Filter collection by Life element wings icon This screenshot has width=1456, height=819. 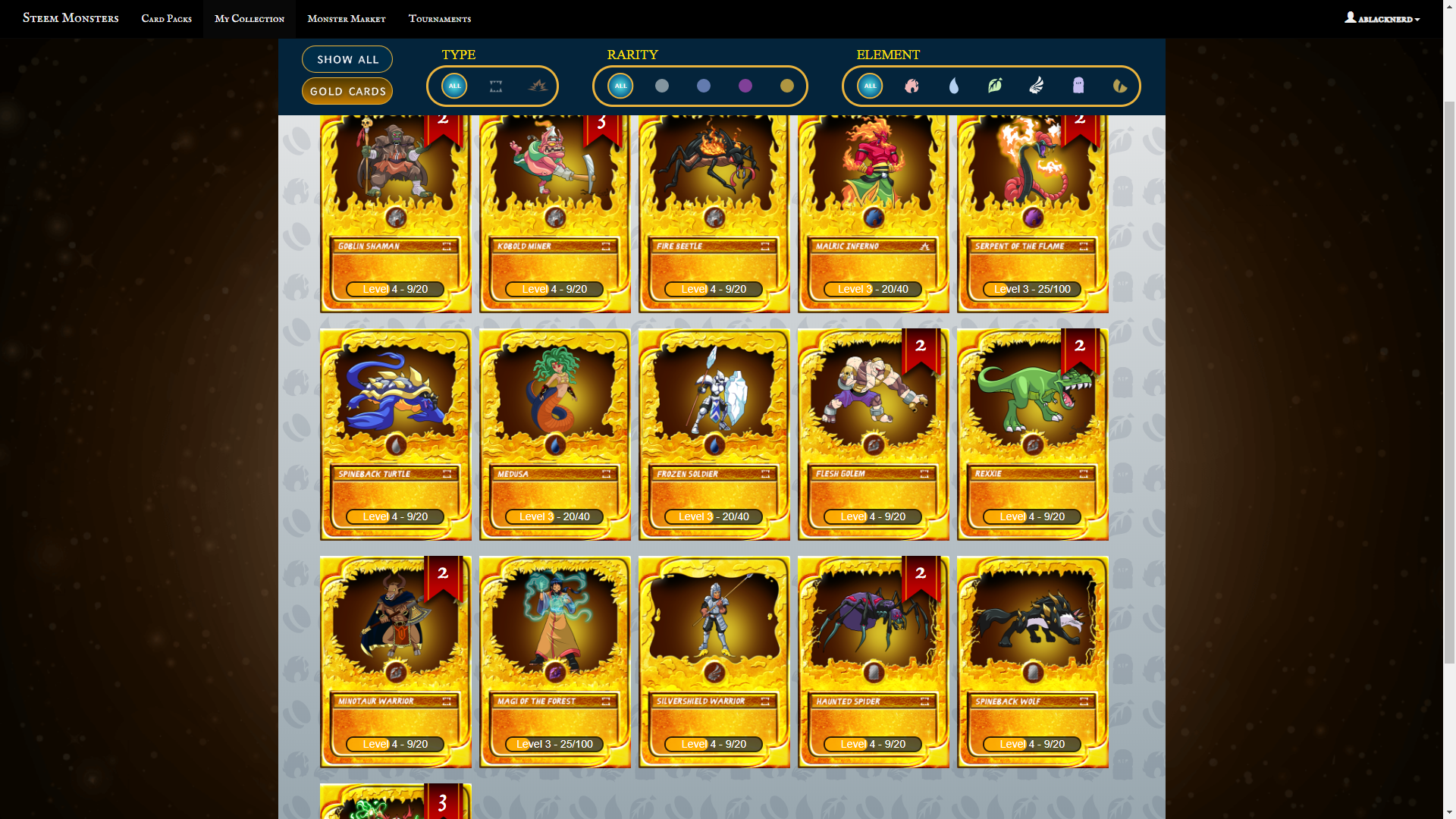click(1037, 86)
